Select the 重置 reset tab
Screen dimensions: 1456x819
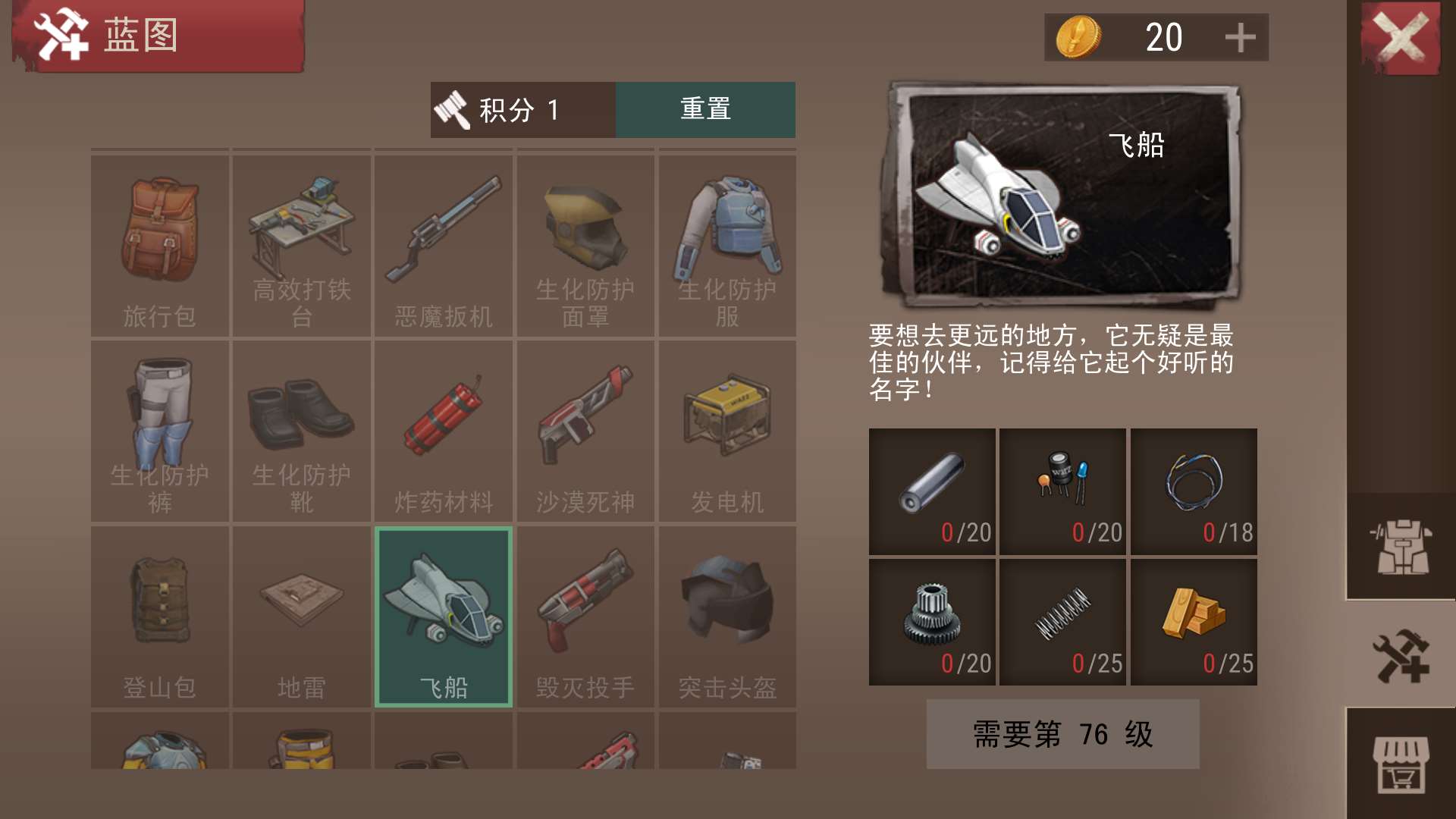[705, 109]
